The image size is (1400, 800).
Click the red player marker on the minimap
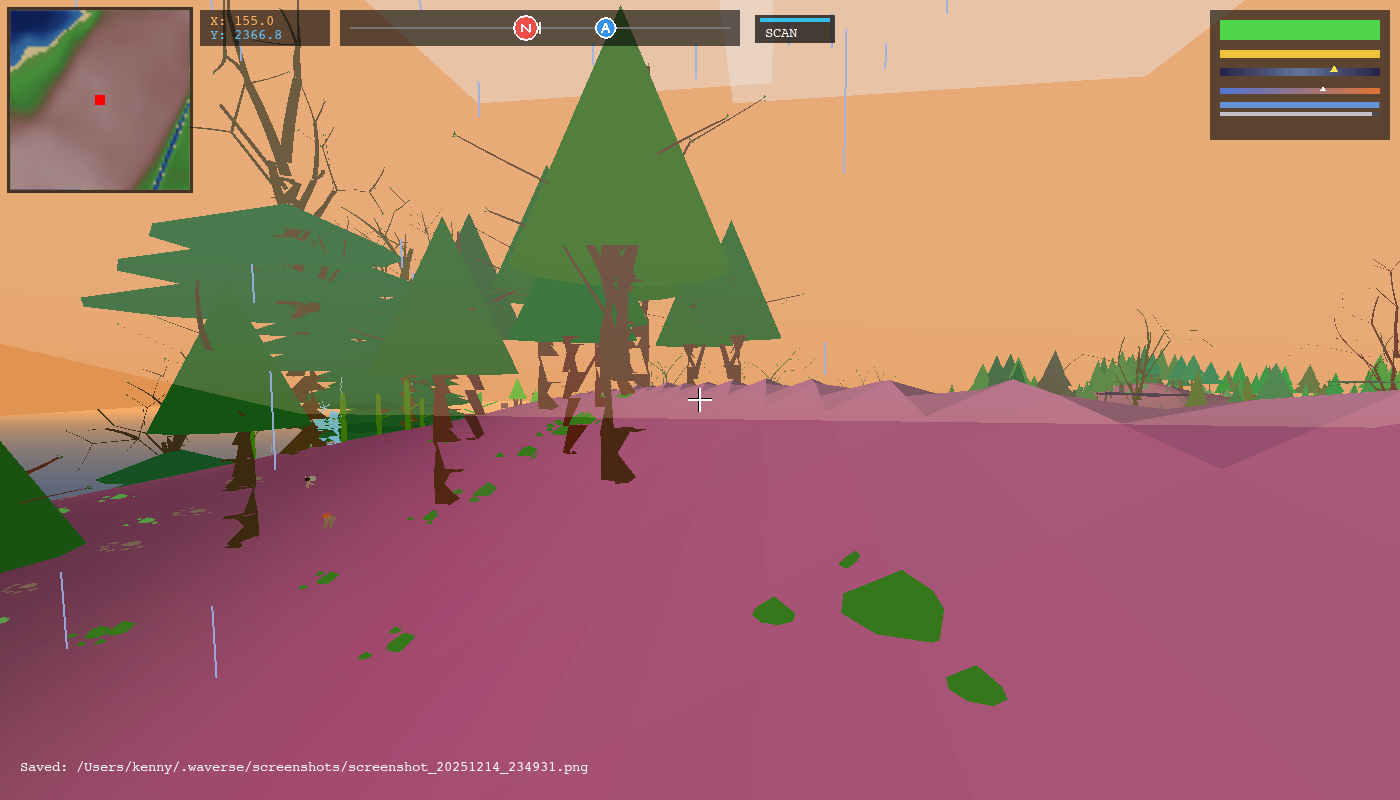click(99, 100)
